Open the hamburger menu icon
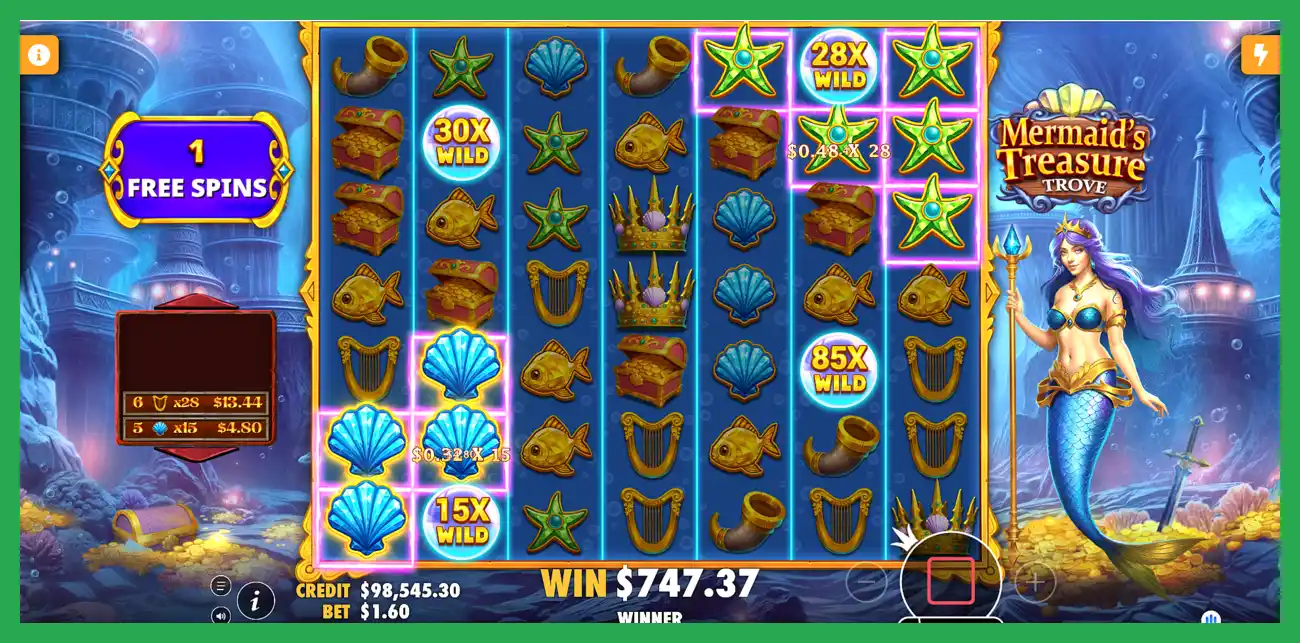 pyautogui.click(x=221, y=586)
